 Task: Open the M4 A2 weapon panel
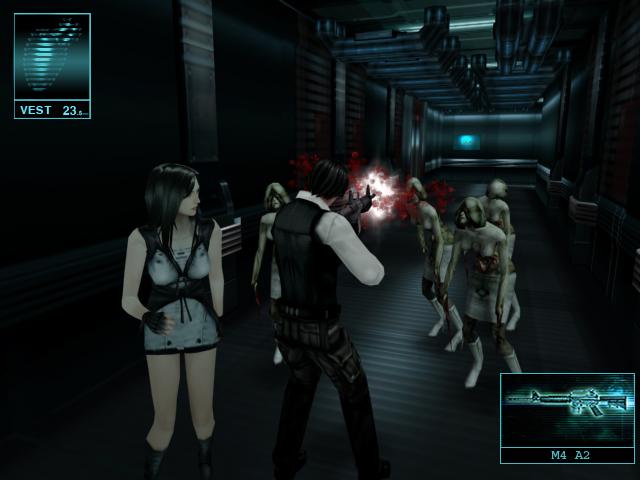tap(567, 417)
